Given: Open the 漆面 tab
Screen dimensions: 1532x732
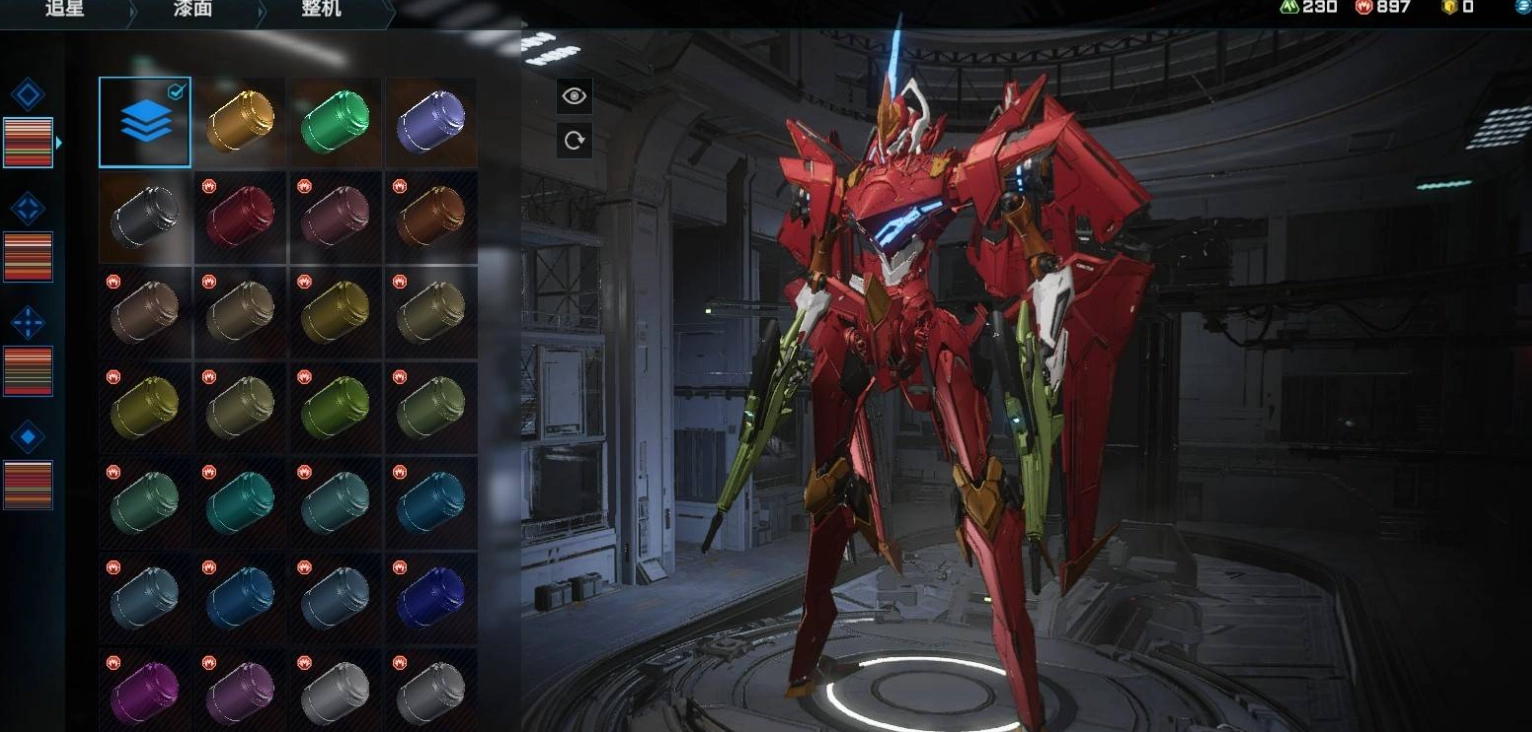Looking at the screenshot, I should 193,9.
